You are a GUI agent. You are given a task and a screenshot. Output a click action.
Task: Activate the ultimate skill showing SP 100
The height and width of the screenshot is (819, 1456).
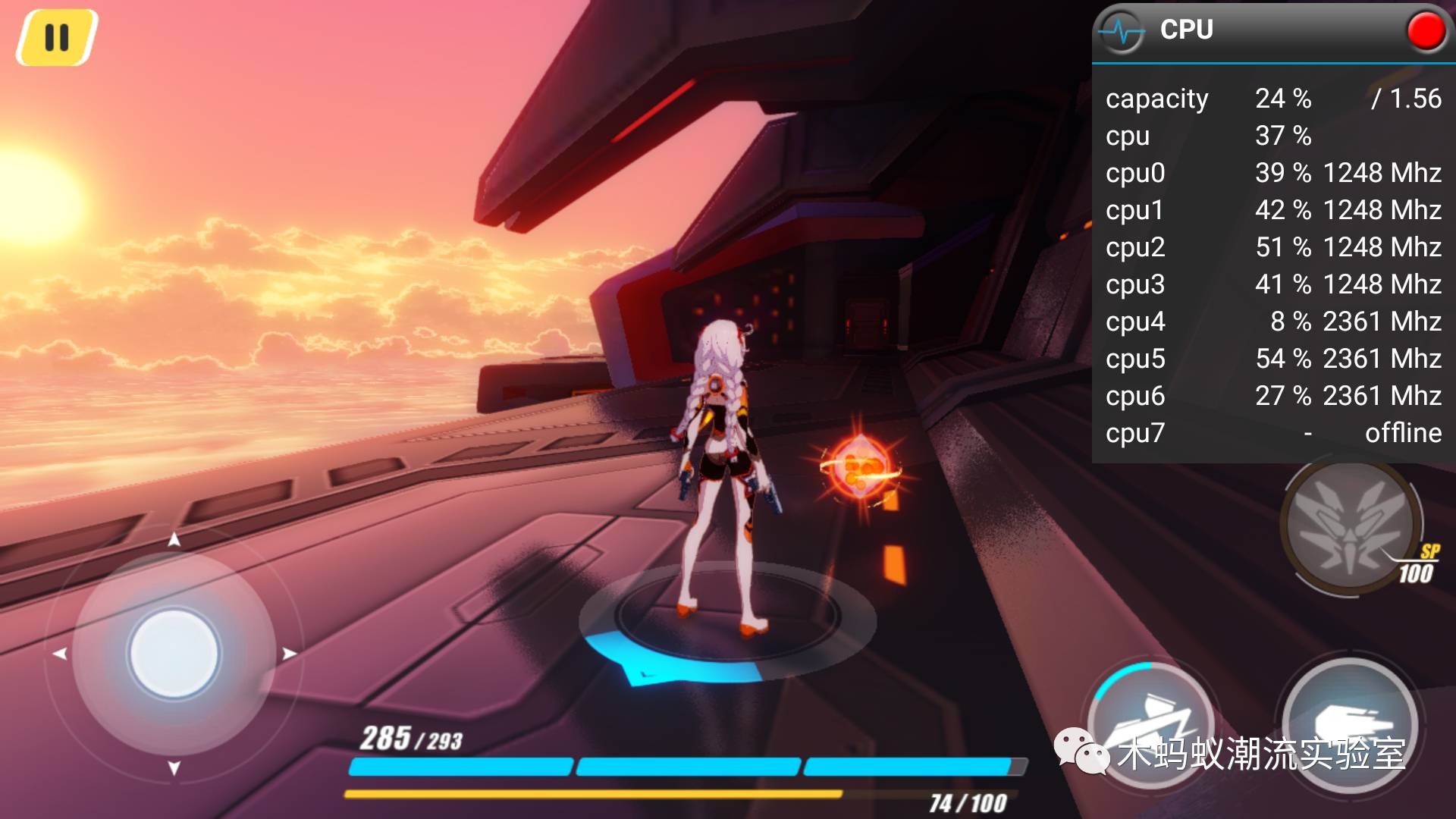coord(1350,527)
